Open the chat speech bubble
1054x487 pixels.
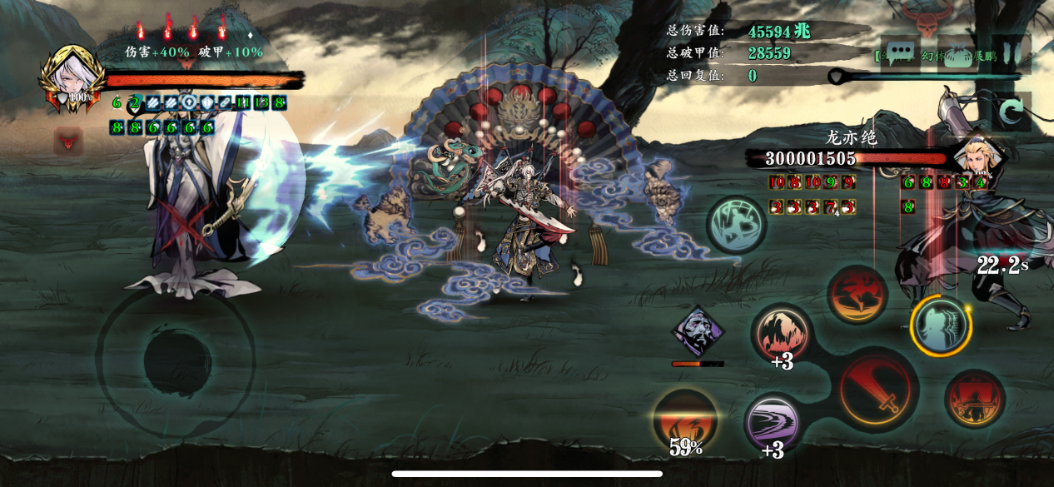pos(899,52)
